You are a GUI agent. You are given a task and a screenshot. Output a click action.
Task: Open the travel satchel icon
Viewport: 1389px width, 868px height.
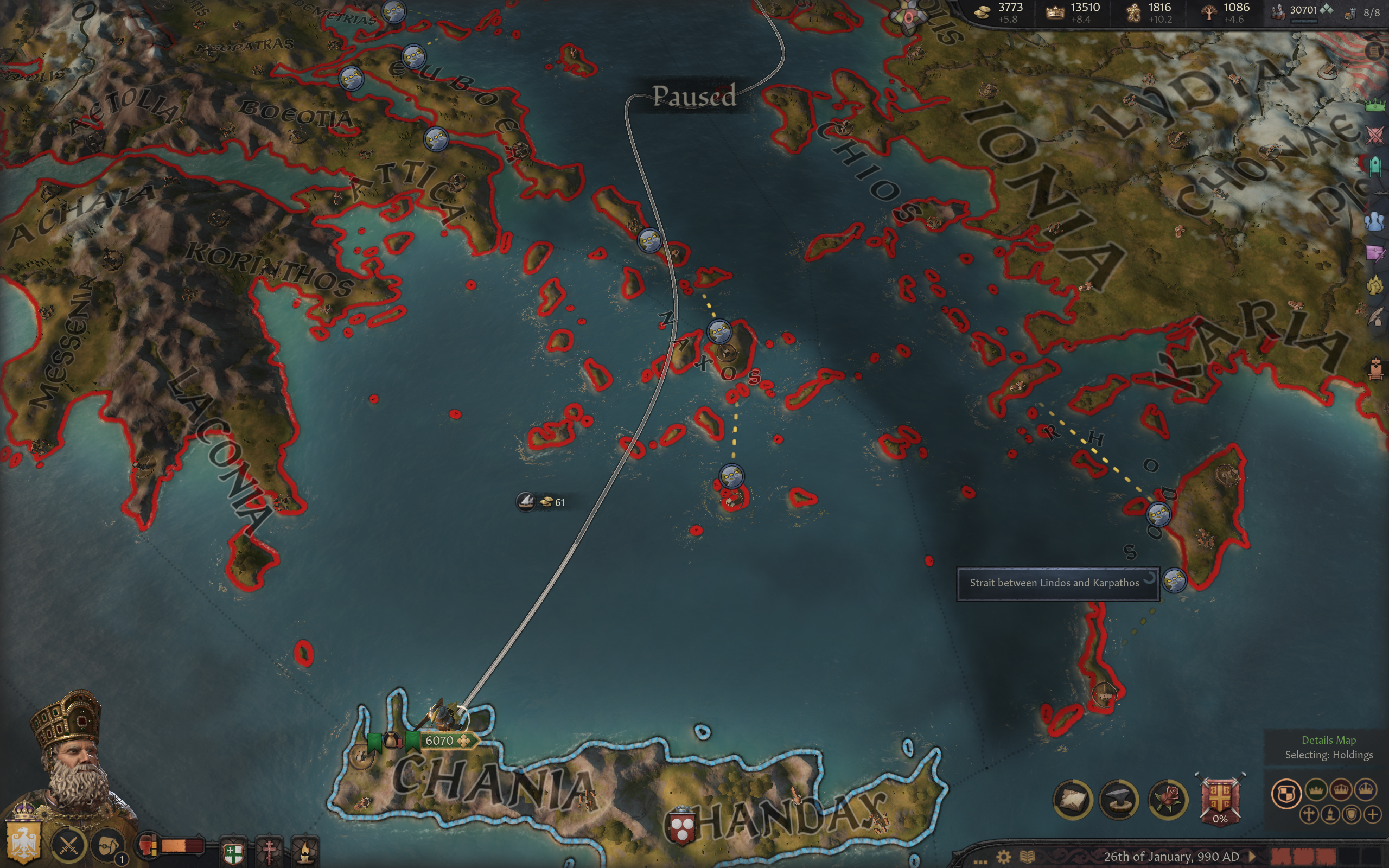pyautogui.click(x=108, y=846)
